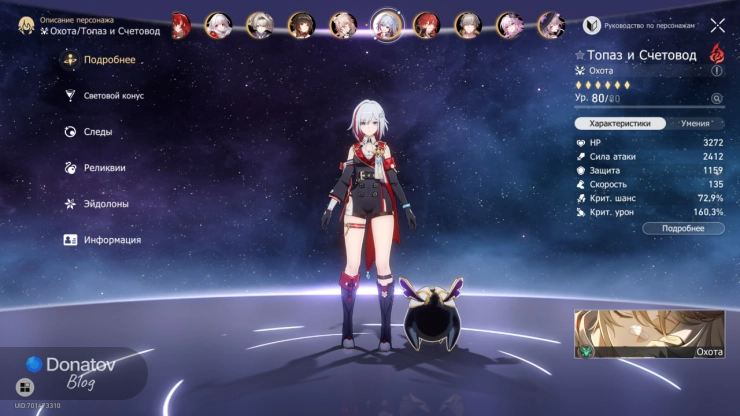Go to the Реликвии menu
The image size is (740, 416).
104,168
